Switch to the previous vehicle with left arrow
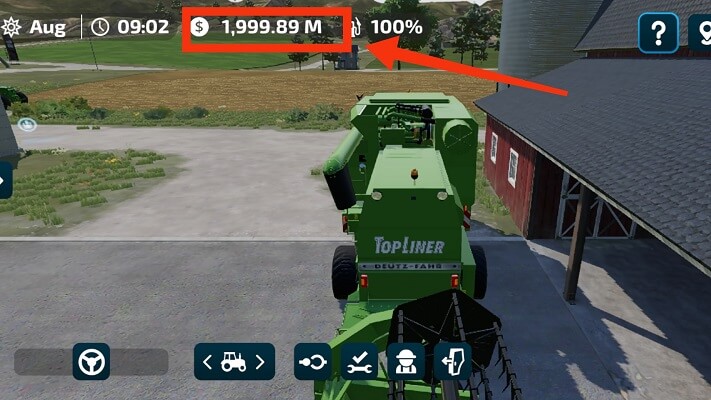This screenshot has width=711, height=400. click(x=208, y=362)
